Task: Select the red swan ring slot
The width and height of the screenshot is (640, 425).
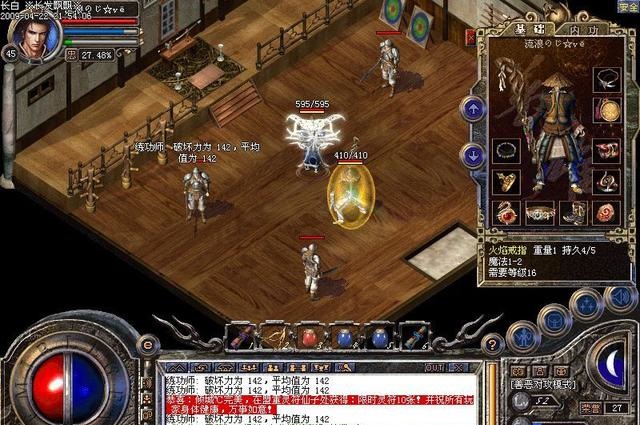Action: click(x=507, y=212)
